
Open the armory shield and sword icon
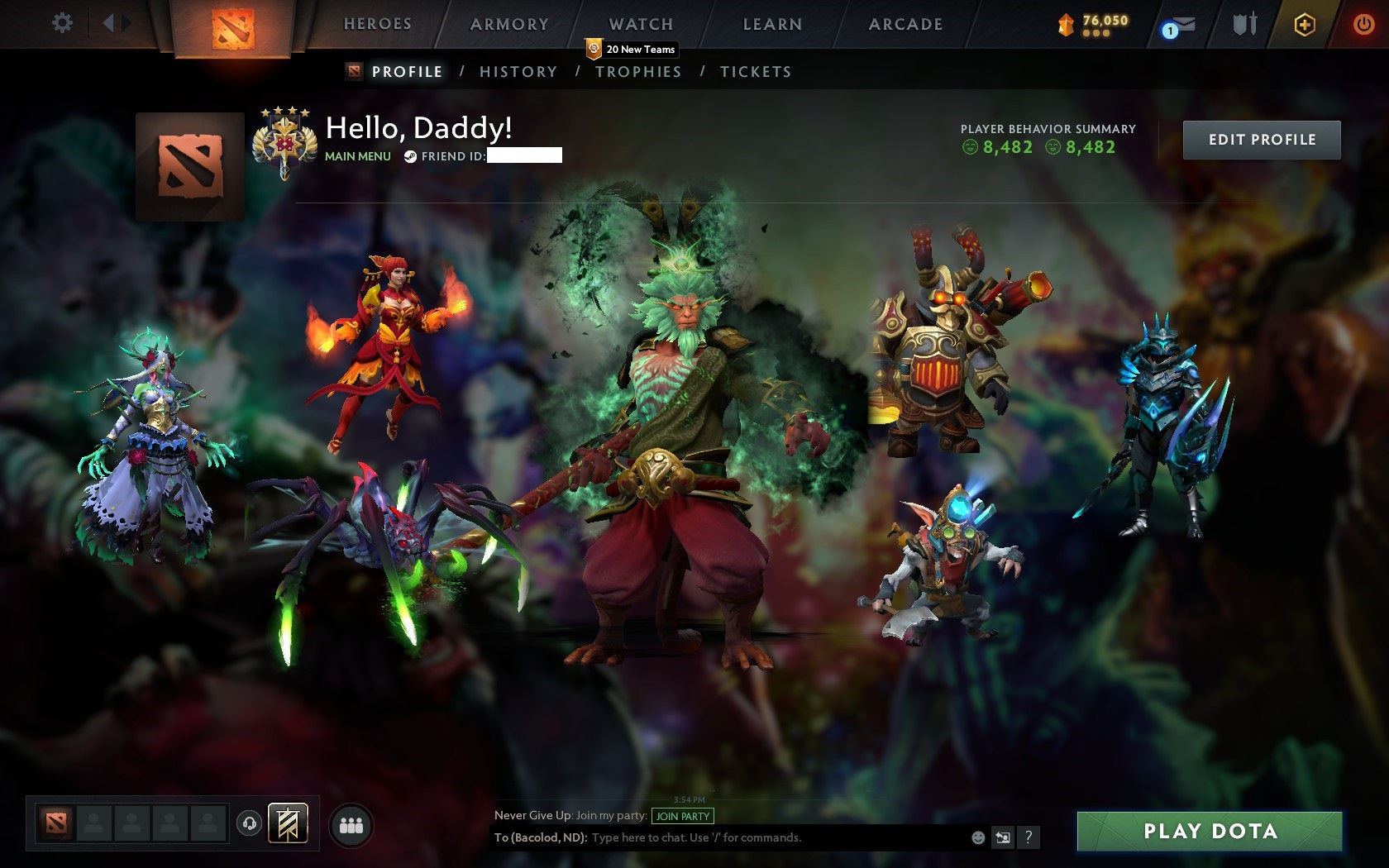1241,24
